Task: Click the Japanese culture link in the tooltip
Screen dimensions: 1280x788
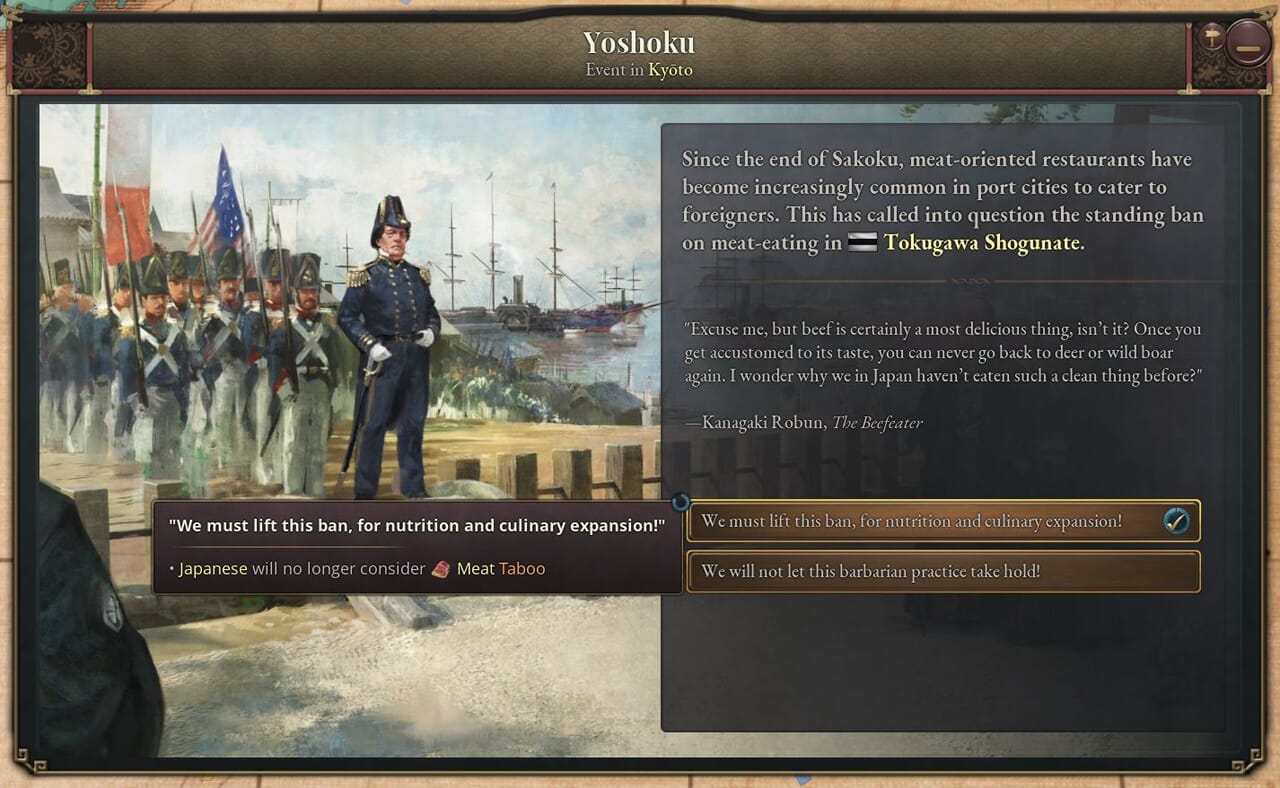Action: pyautogui.click(x=213, y=569)
